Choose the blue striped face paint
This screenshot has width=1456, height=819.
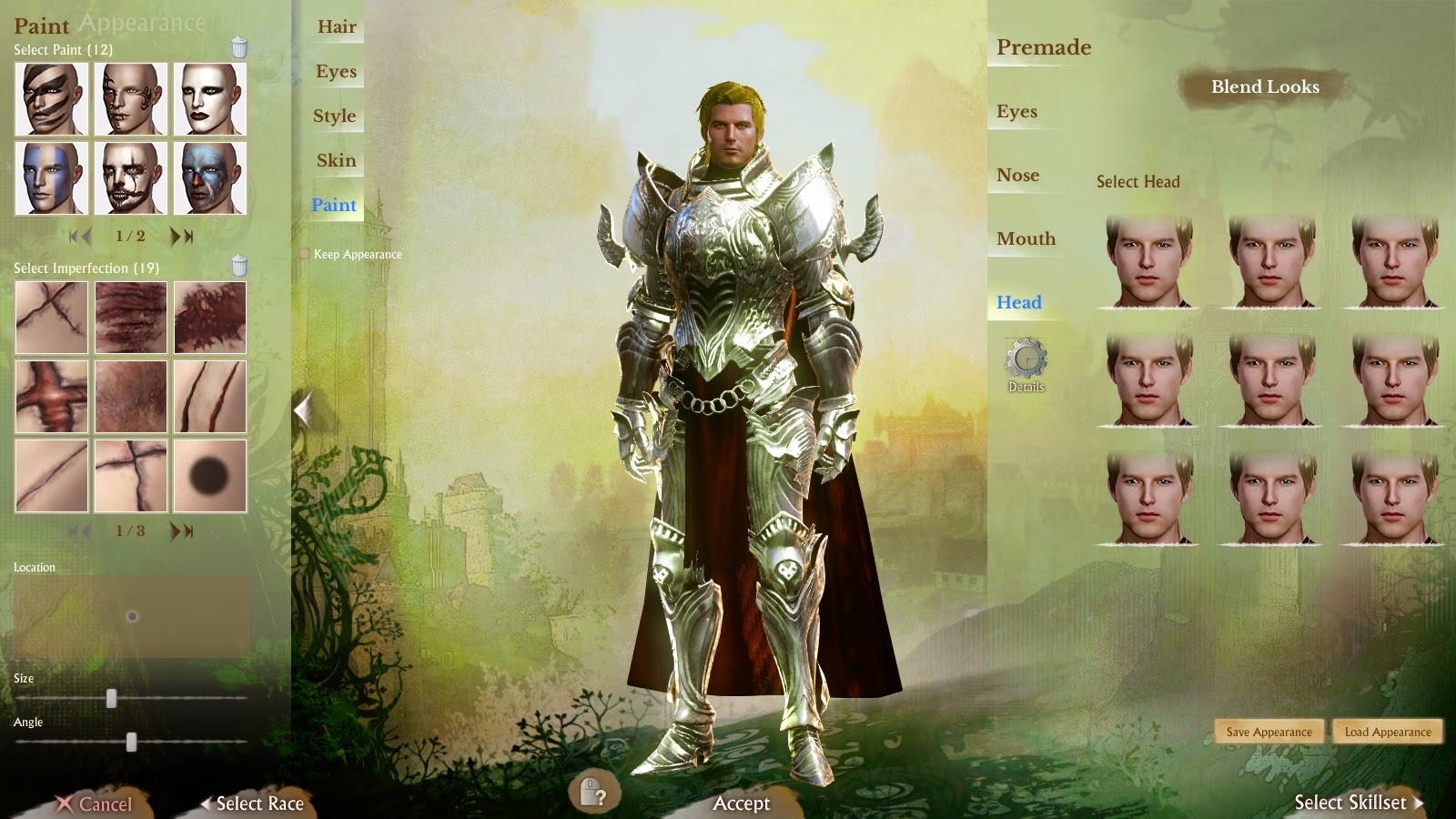[51, 177]
